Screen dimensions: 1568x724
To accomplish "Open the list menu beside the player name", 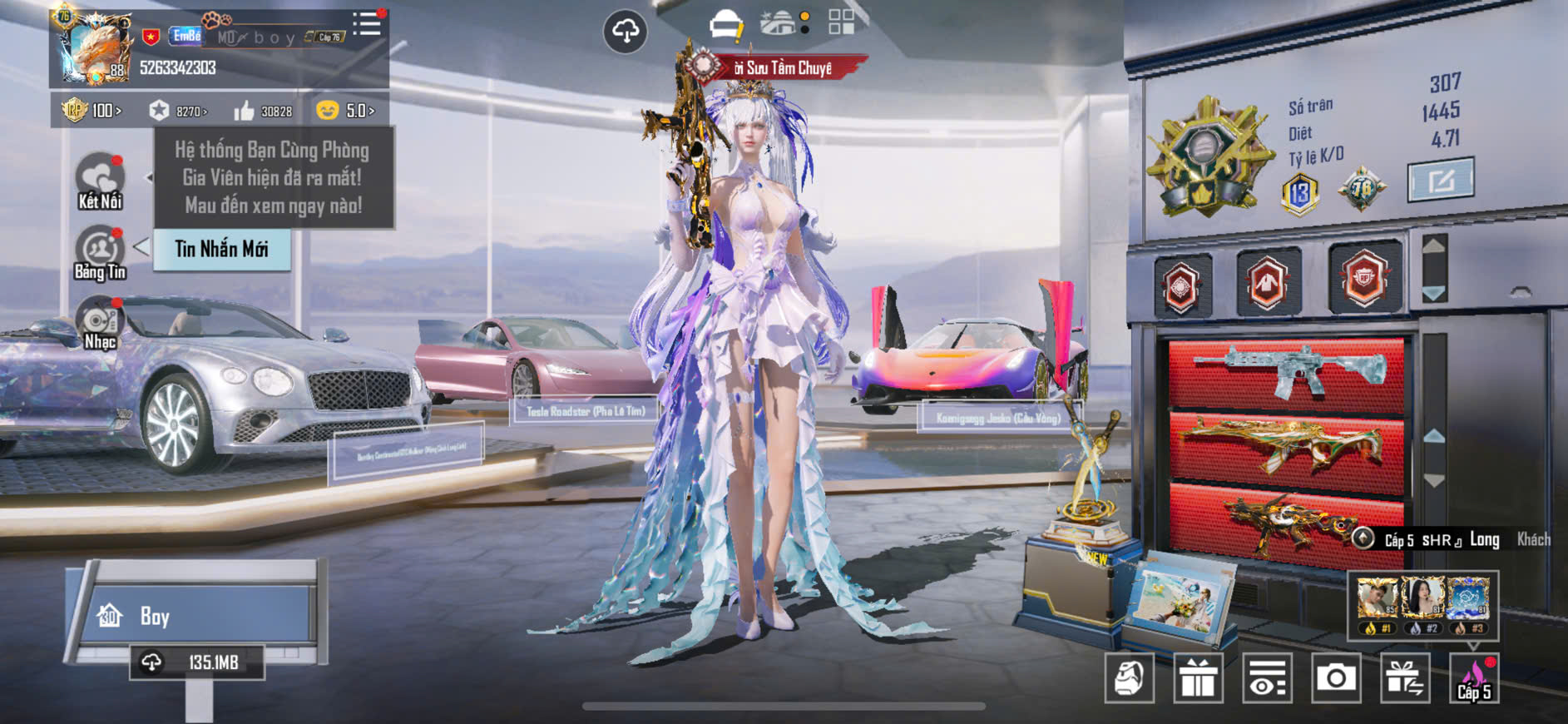I will (366, 24).
